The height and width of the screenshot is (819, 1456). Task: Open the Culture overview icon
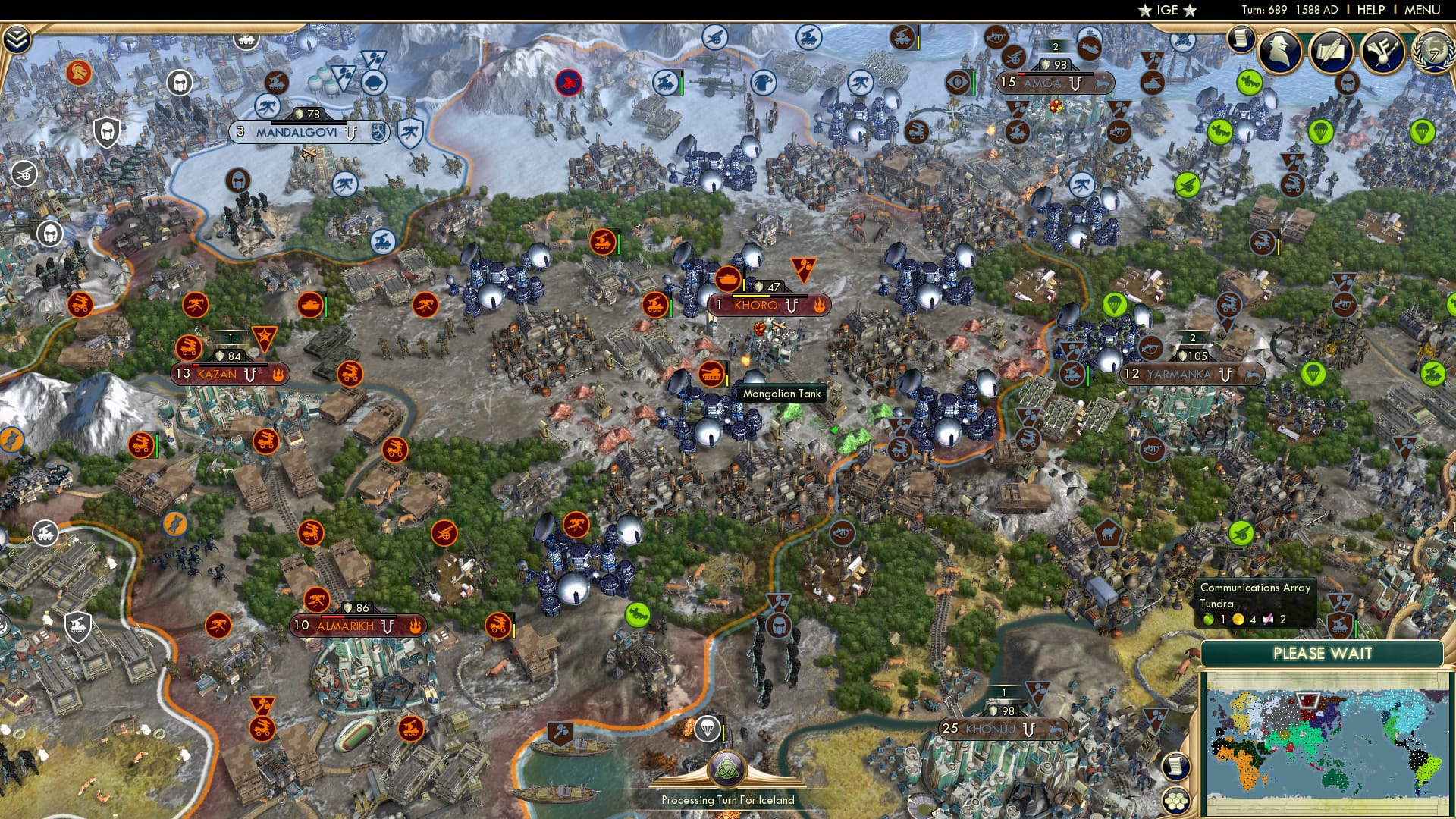click(x=1382, y=49)
